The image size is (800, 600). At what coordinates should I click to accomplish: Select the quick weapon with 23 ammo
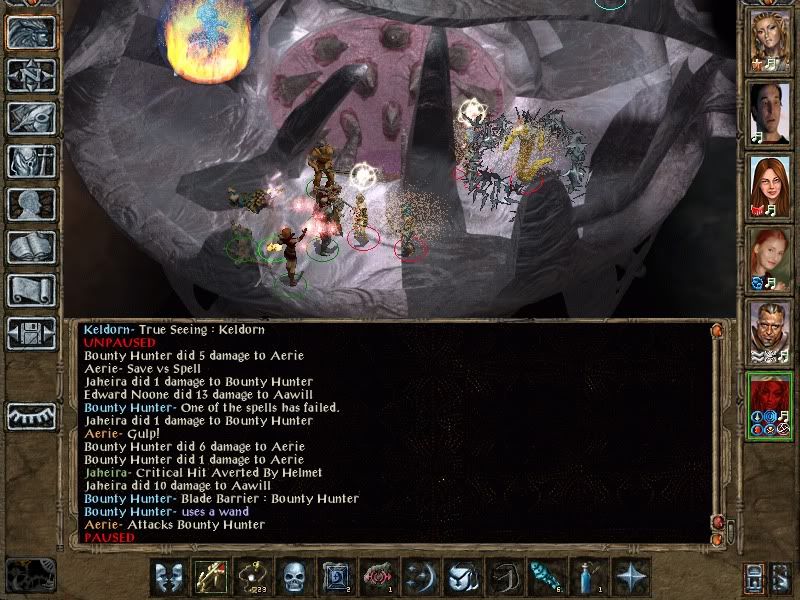pyautogui.click(x=251, y=577)
